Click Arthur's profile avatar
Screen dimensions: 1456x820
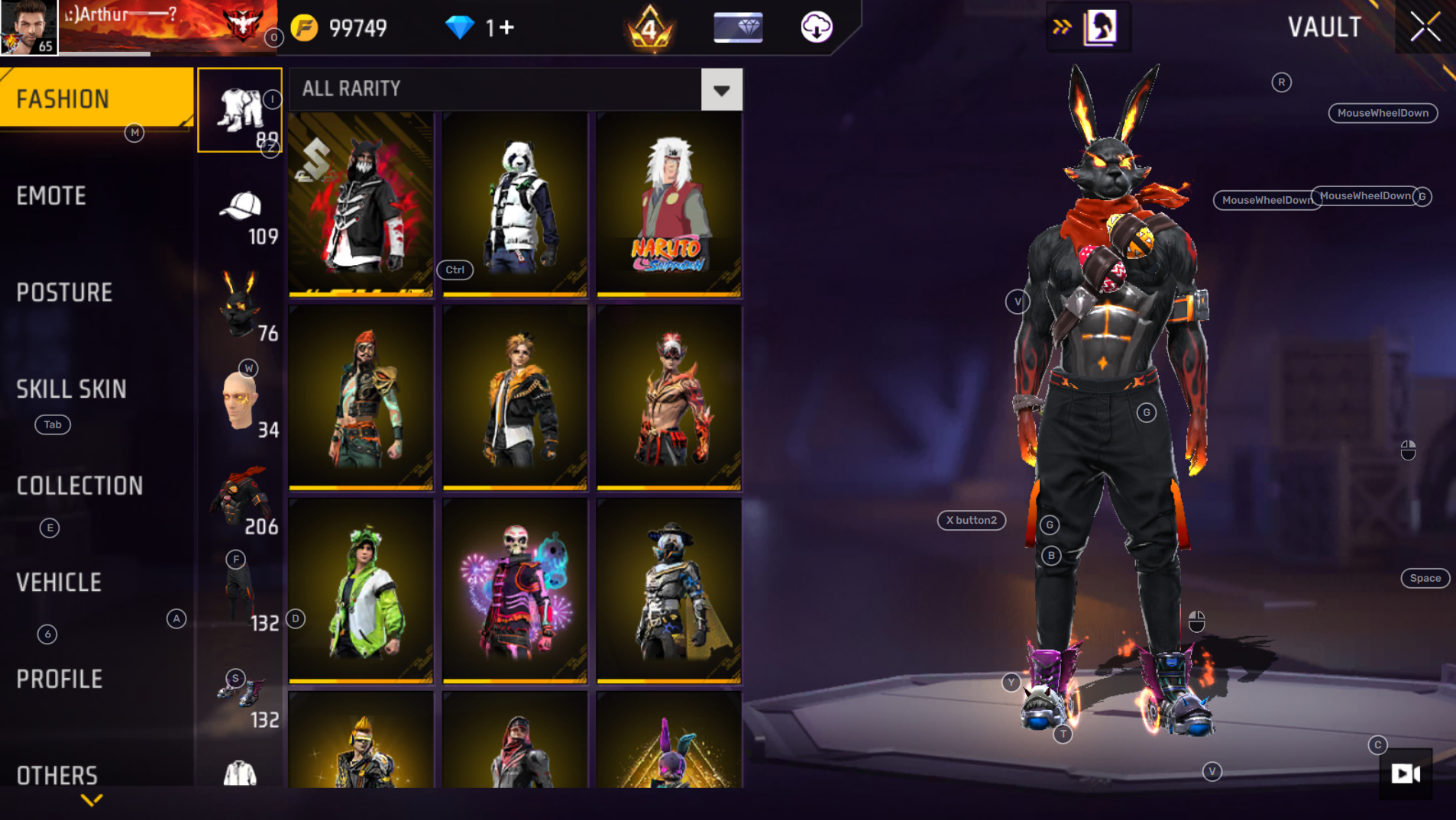click(x=27, y=27)
